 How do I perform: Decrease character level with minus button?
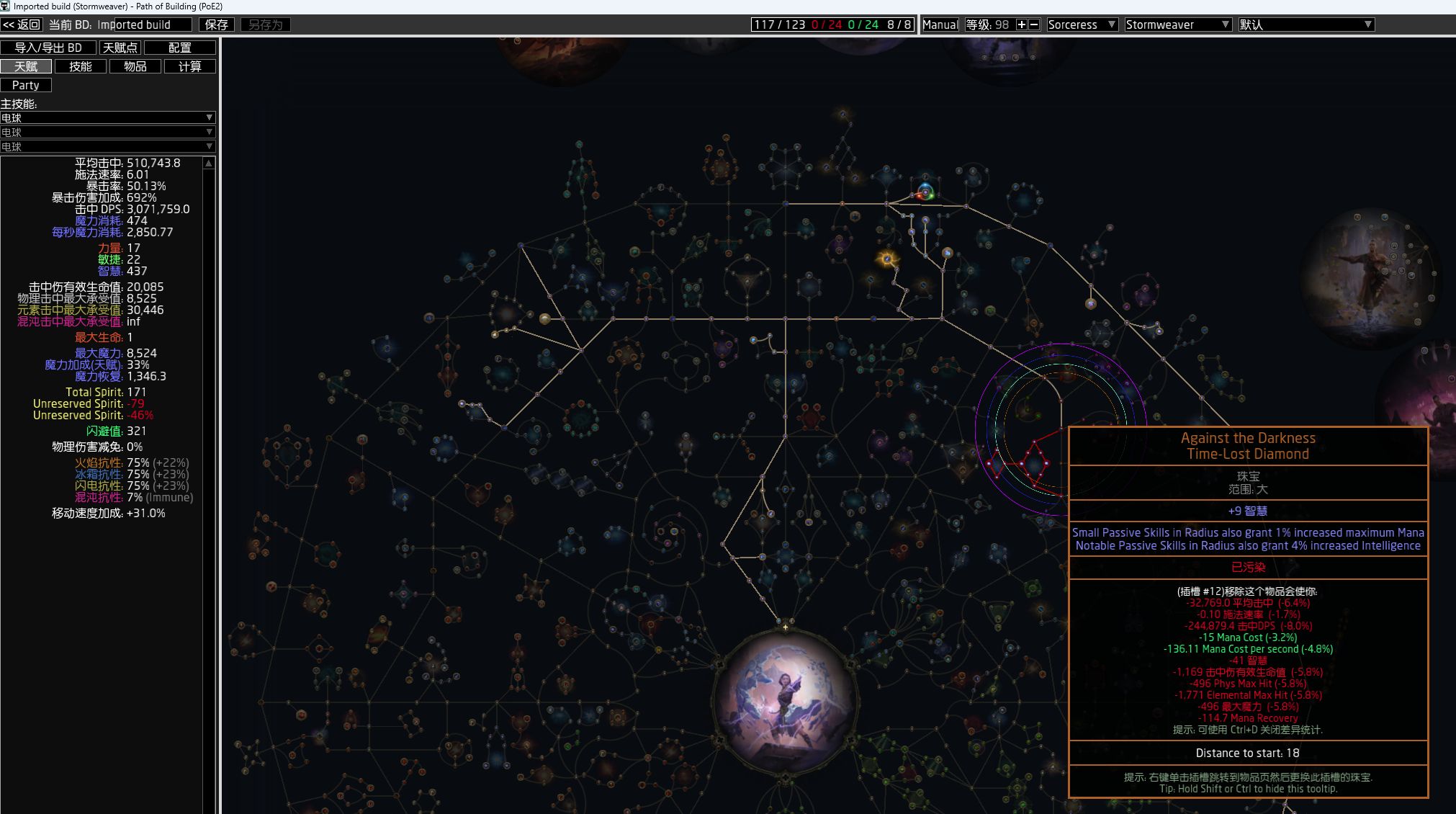[x=1034, y=24]
